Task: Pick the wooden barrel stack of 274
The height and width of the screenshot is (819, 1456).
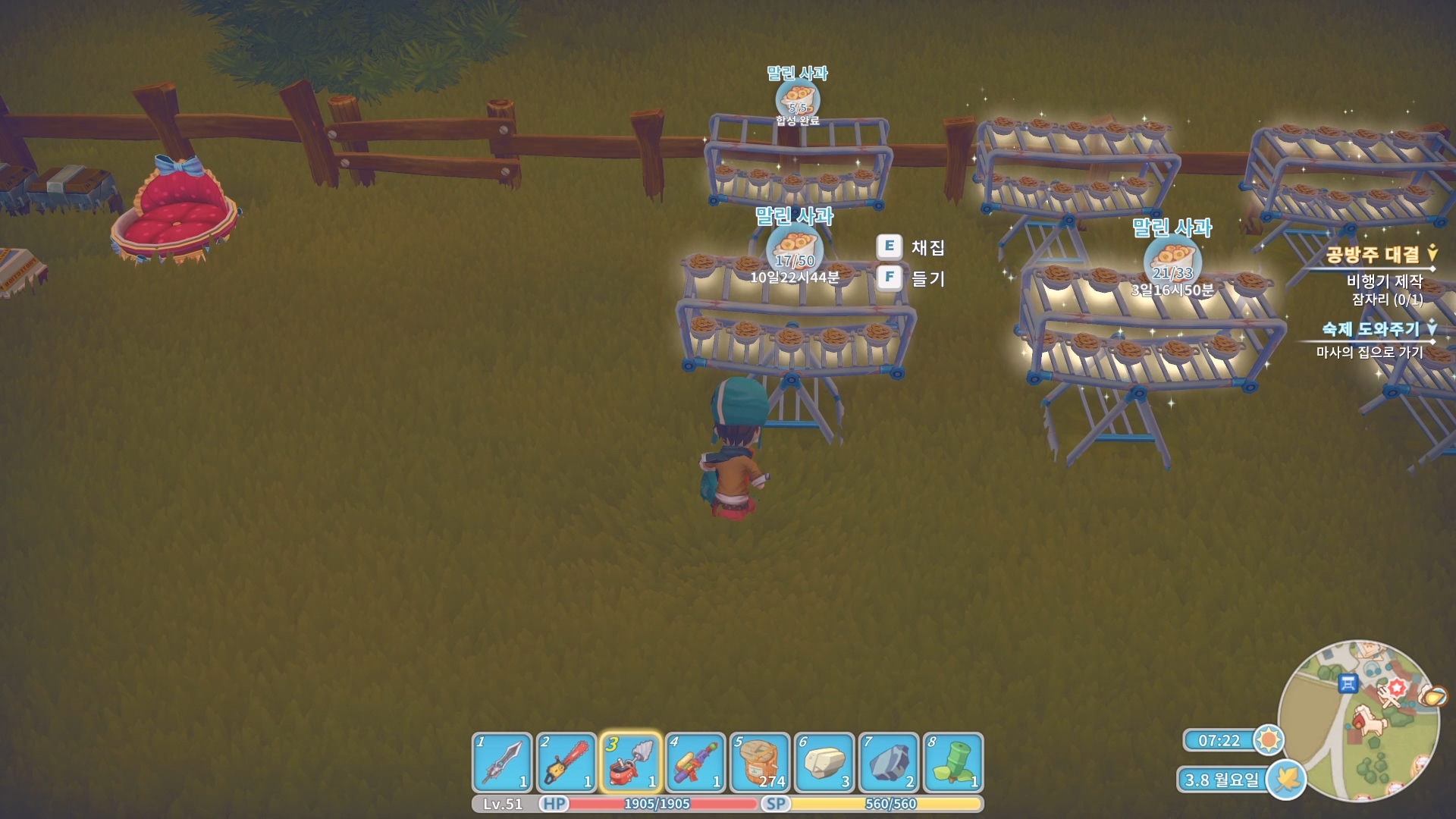Action: click(x=760, y=762)
